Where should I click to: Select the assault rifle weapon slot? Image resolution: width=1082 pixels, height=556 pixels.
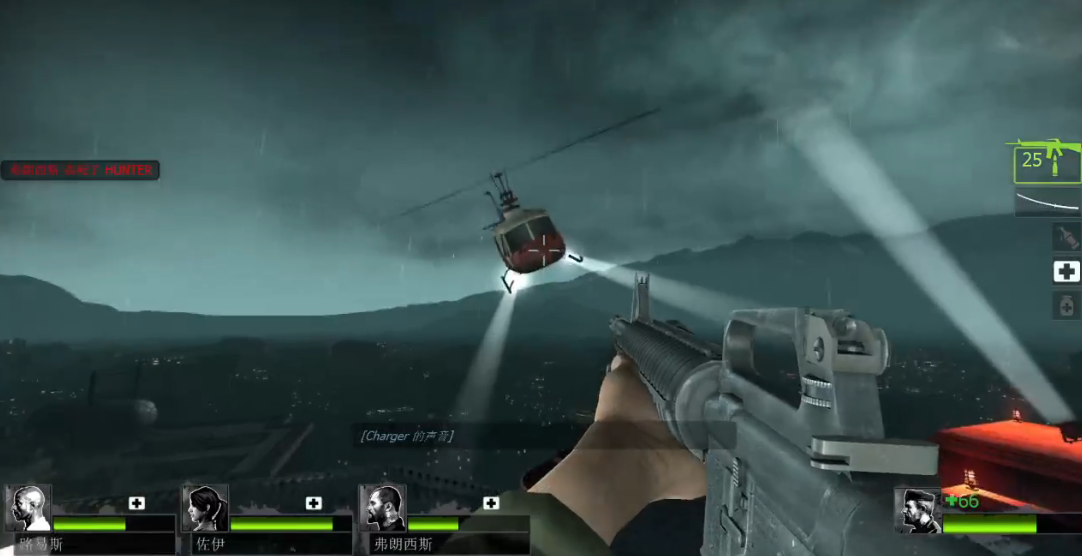(1047, 162)
